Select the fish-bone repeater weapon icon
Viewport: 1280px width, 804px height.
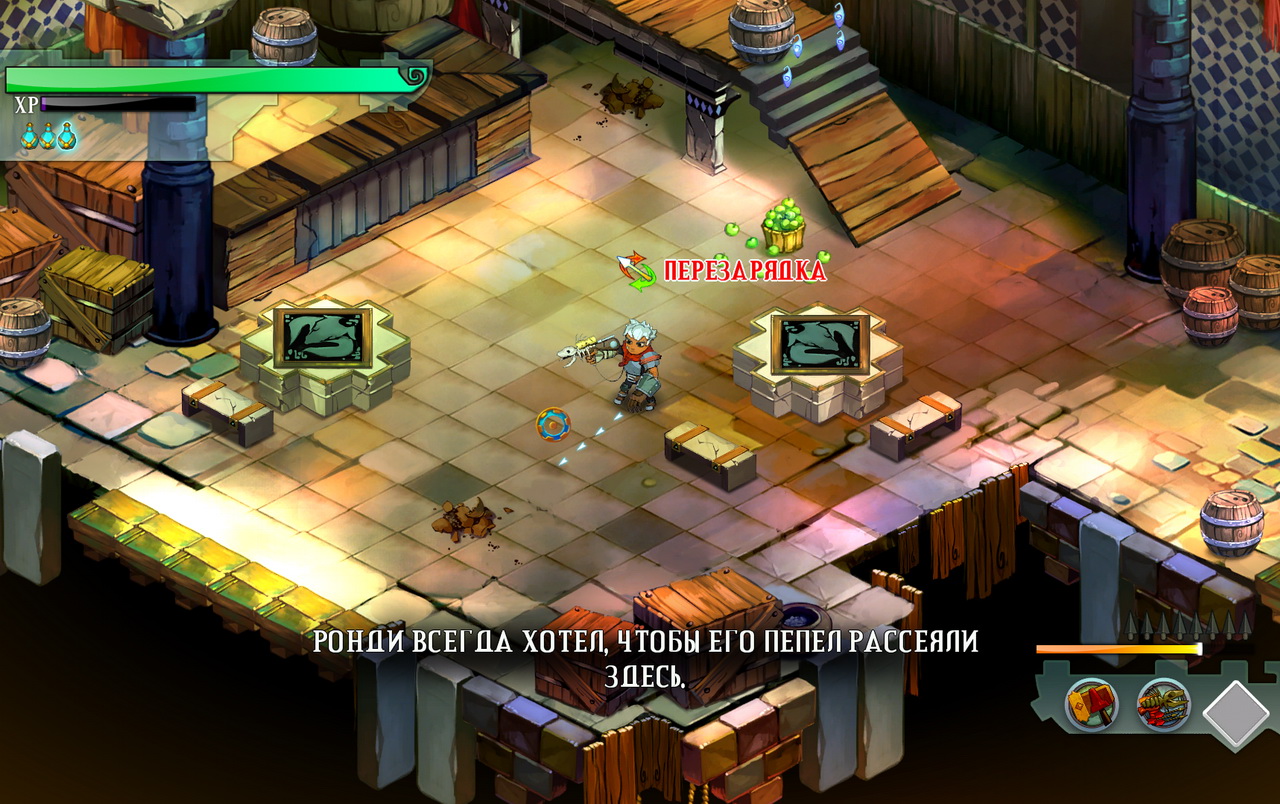point(1163,705)
